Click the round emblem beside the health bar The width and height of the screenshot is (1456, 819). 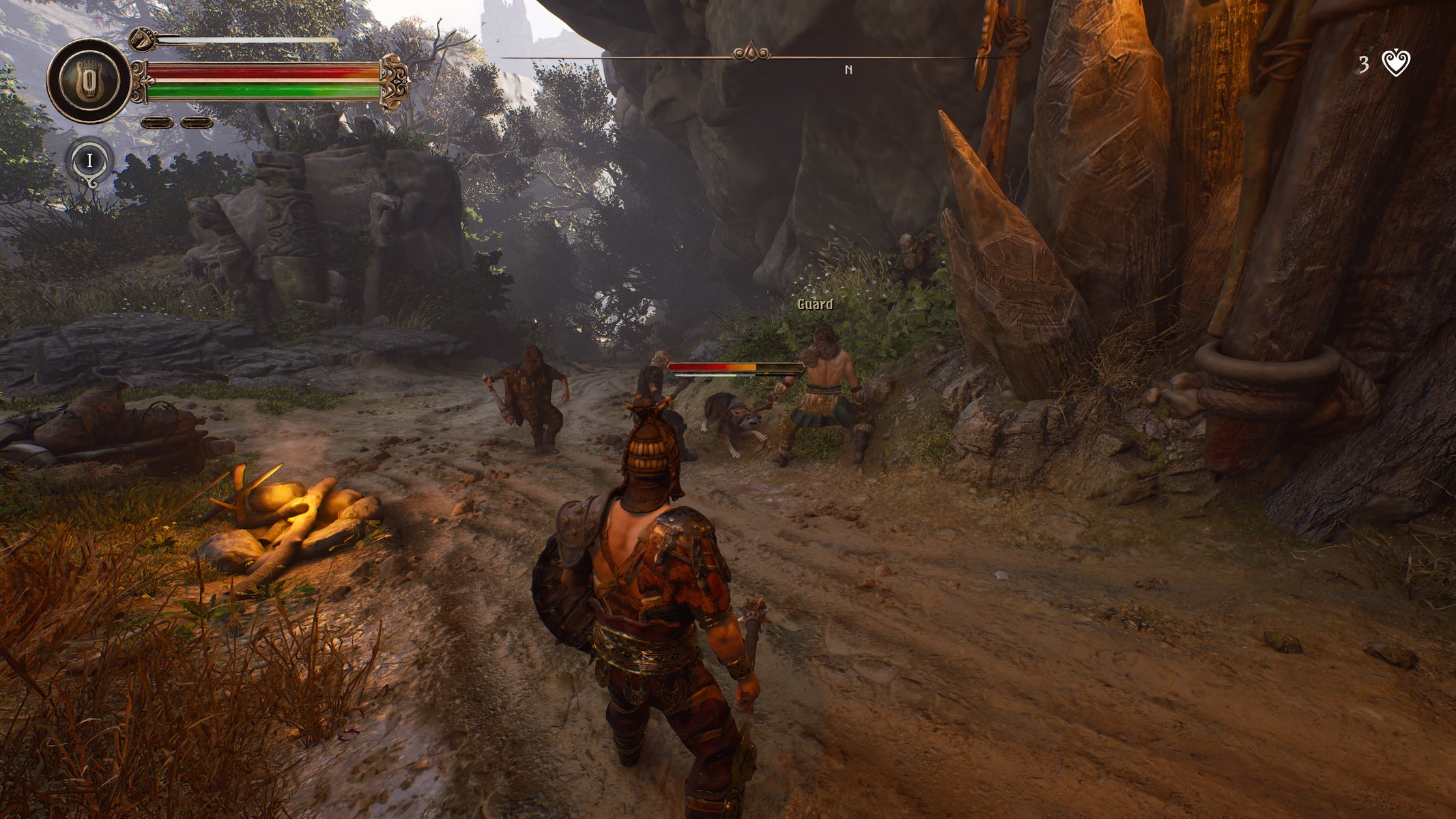(88, 81)
